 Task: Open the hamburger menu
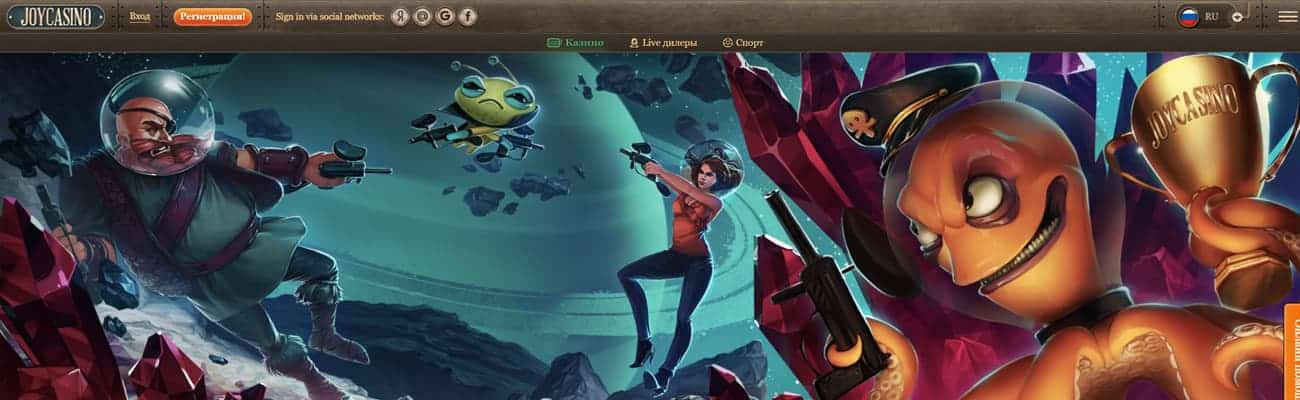coord(1287,17)
